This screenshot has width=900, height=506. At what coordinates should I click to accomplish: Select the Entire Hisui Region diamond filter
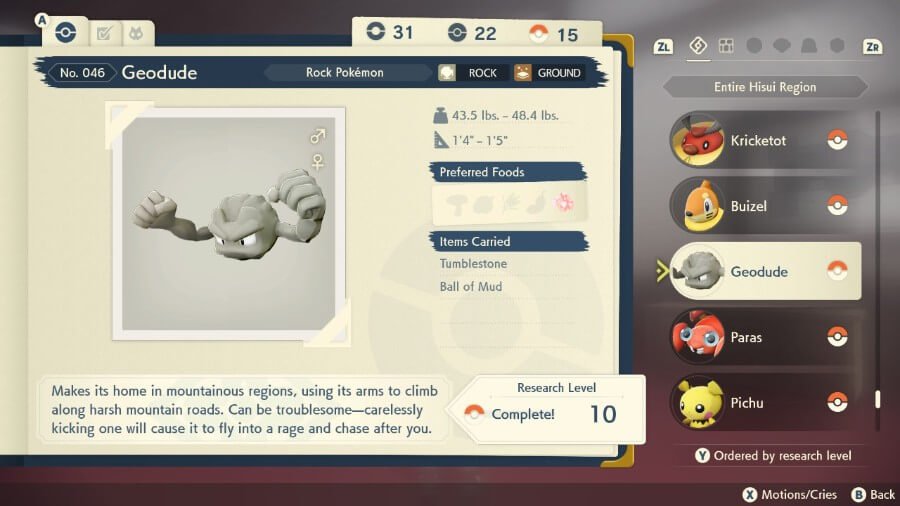(x=699, y=46)
